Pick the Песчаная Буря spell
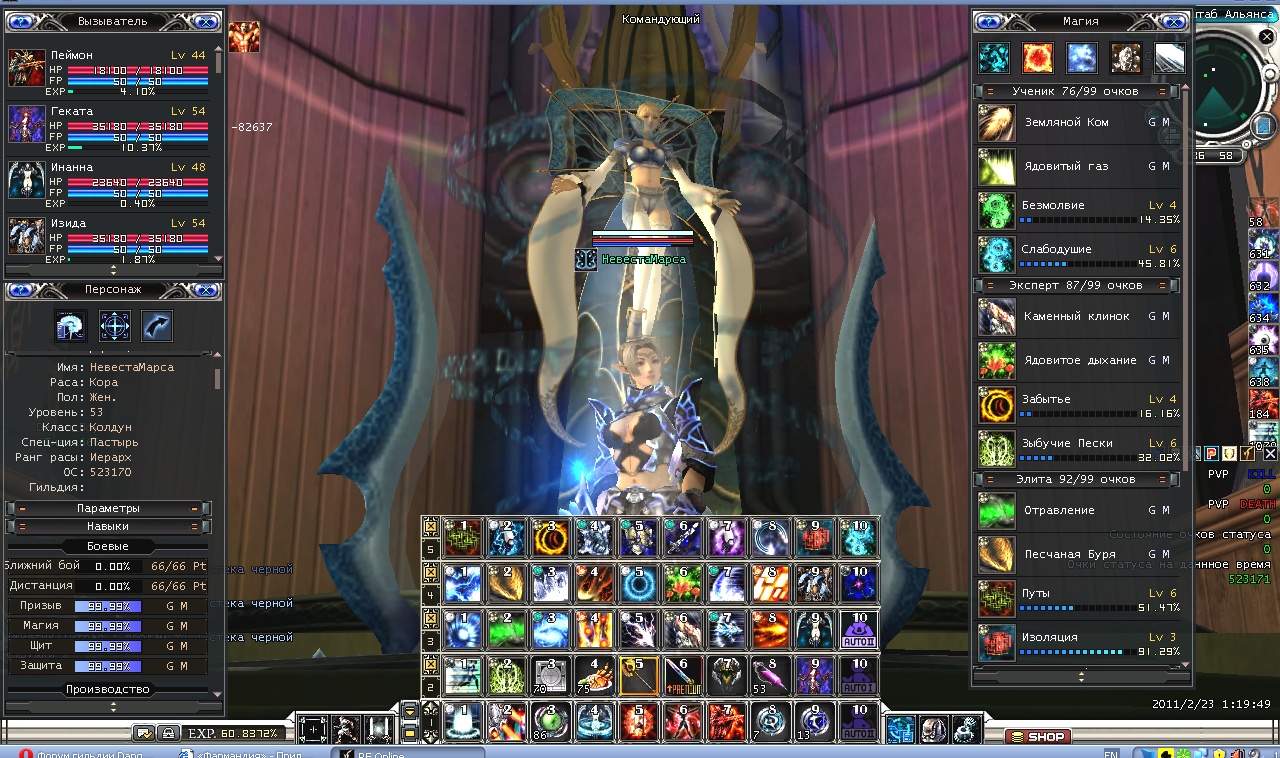This screenshot has height=758, width=1280. [x=996, y=554]
